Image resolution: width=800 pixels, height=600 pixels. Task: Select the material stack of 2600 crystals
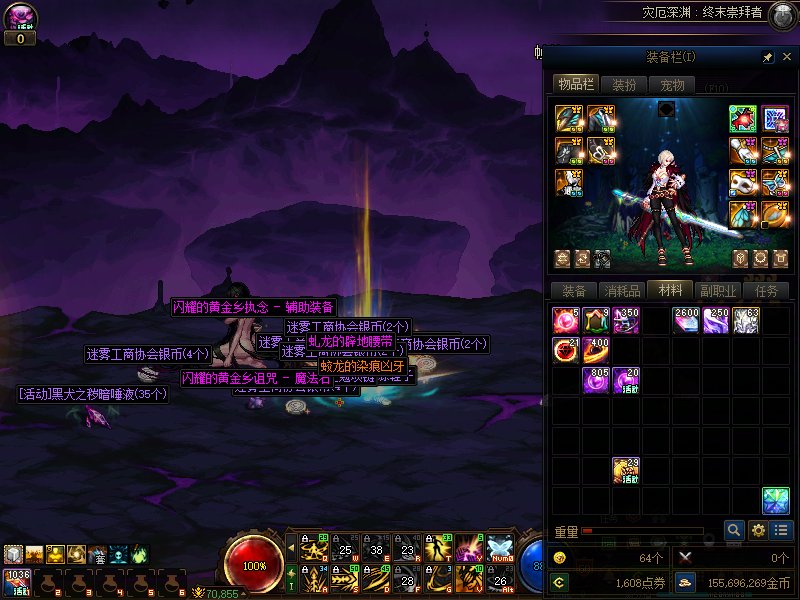pos(686,320)
